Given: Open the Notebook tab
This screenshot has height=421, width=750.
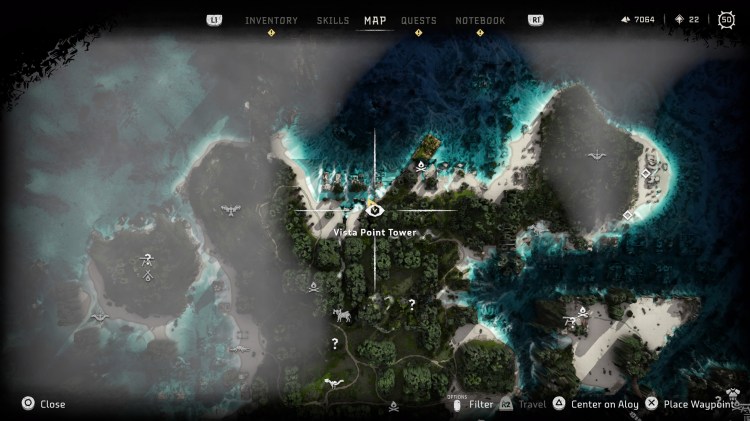Looking at the screenshot, I should click(480, 20).
